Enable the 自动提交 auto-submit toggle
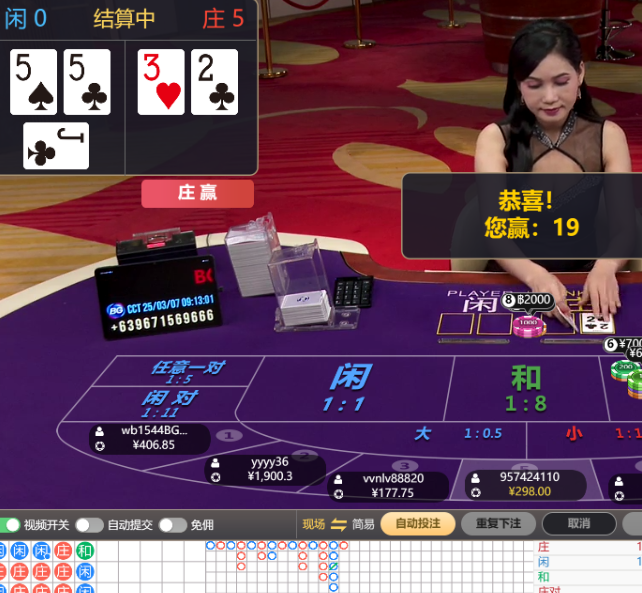642x593 pixels. 88,524
